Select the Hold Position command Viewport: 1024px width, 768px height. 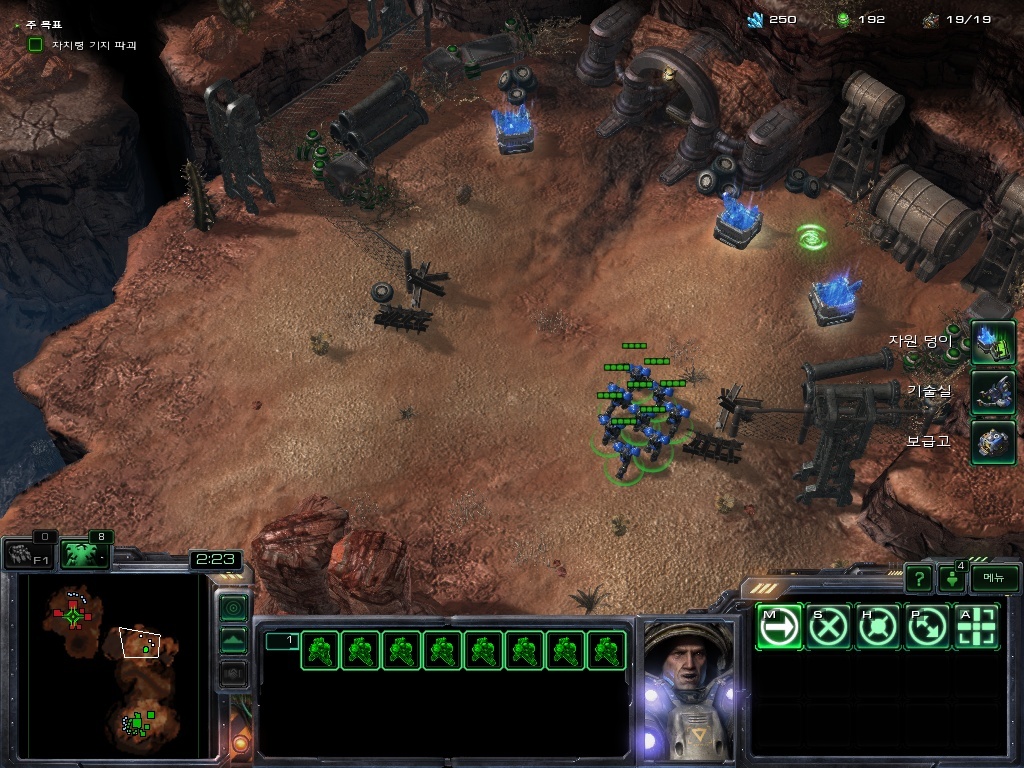[x=878, y=627]
